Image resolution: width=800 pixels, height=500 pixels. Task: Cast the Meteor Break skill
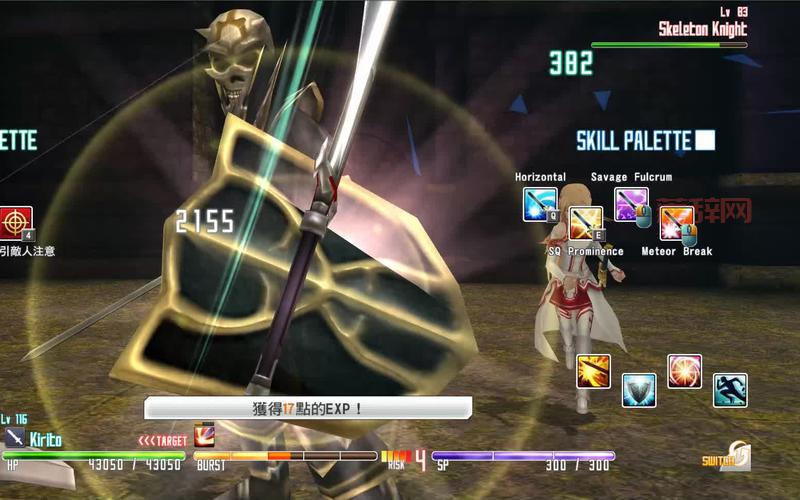tap(677, 223)
